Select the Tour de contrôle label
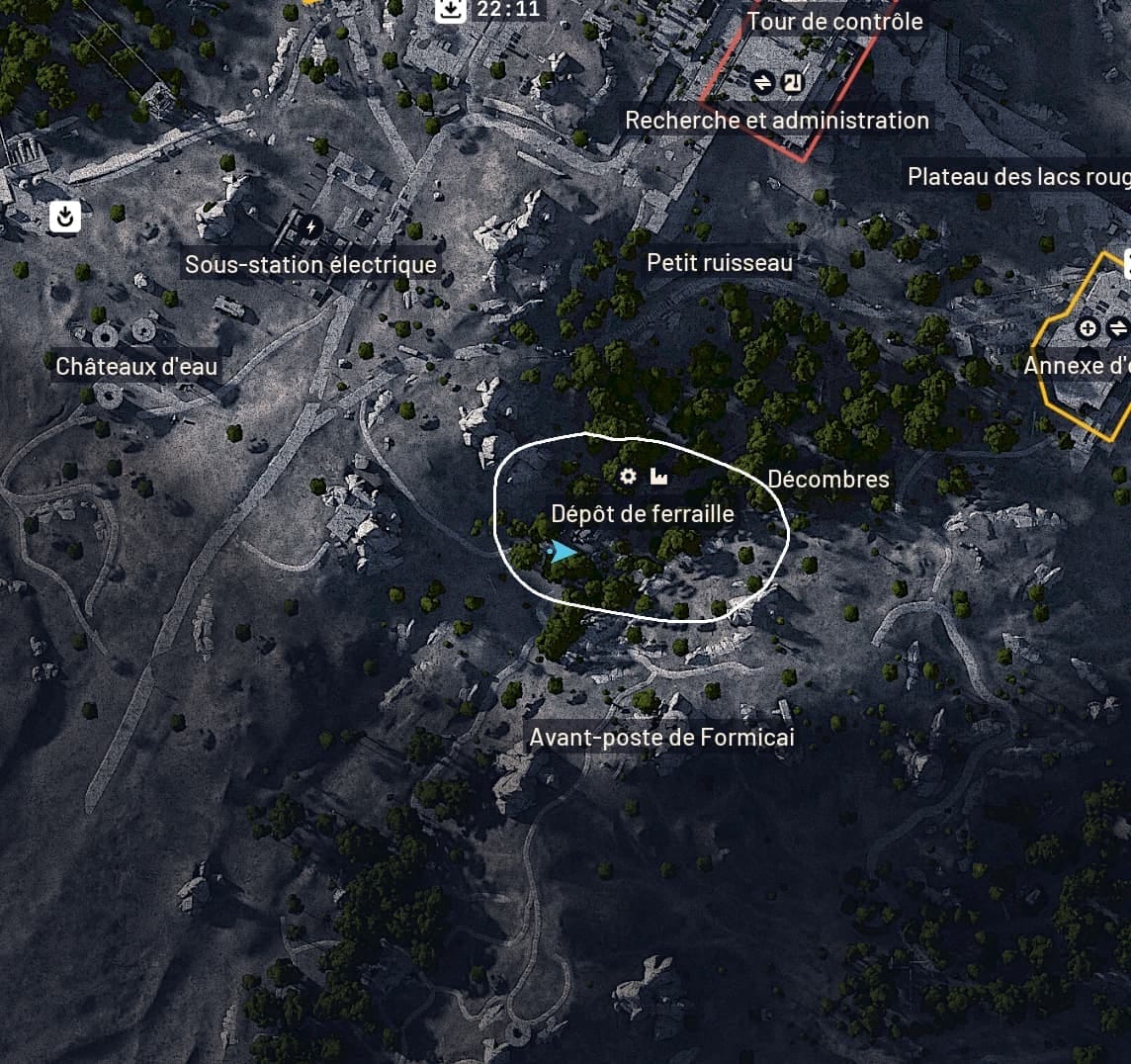This screenshot has height=1064, width=1131. [835, 22]
